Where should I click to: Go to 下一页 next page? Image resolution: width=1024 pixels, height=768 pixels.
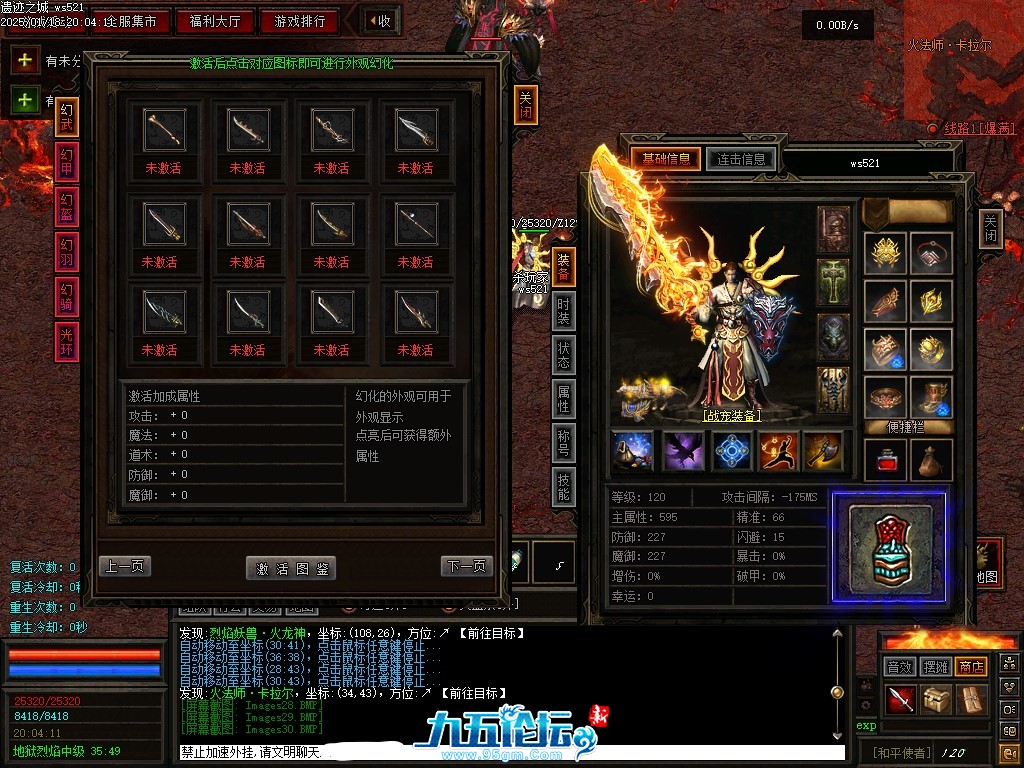click(467, 566)
